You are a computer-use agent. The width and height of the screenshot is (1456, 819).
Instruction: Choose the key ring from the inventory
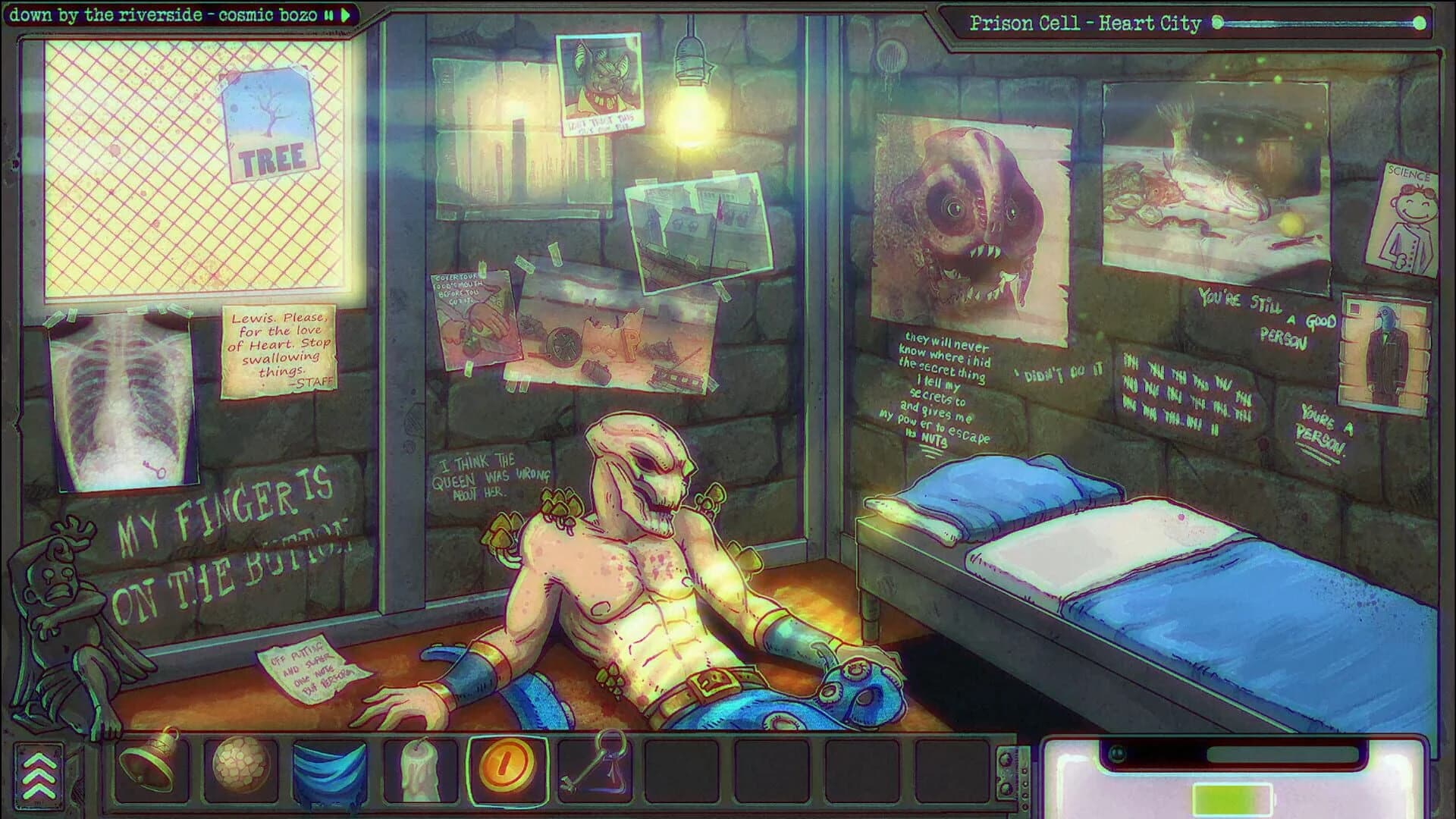(x=598, y=769)
